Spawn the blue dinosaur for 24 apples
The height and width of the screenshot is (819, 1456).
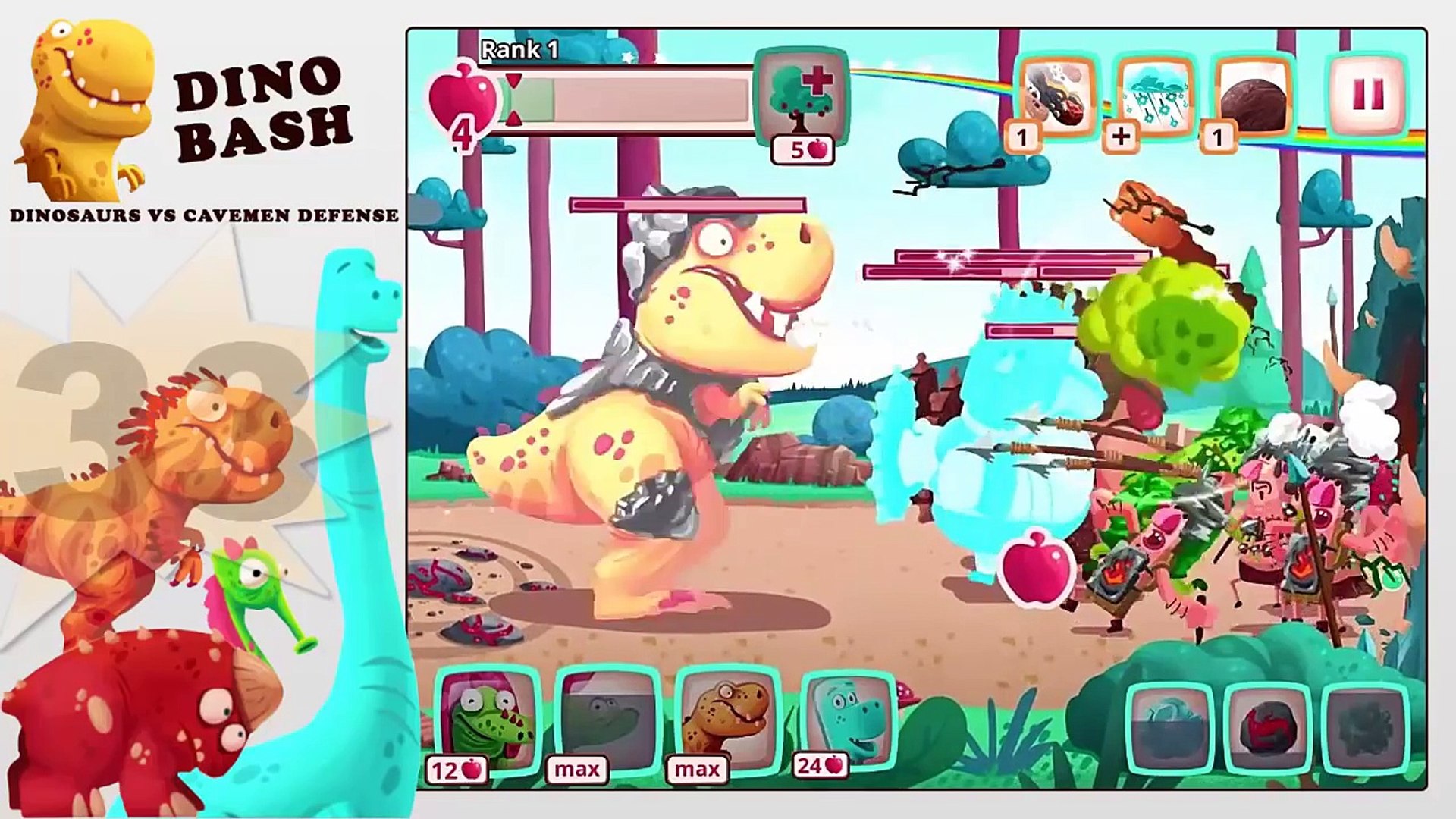click(x=848, y=720)
